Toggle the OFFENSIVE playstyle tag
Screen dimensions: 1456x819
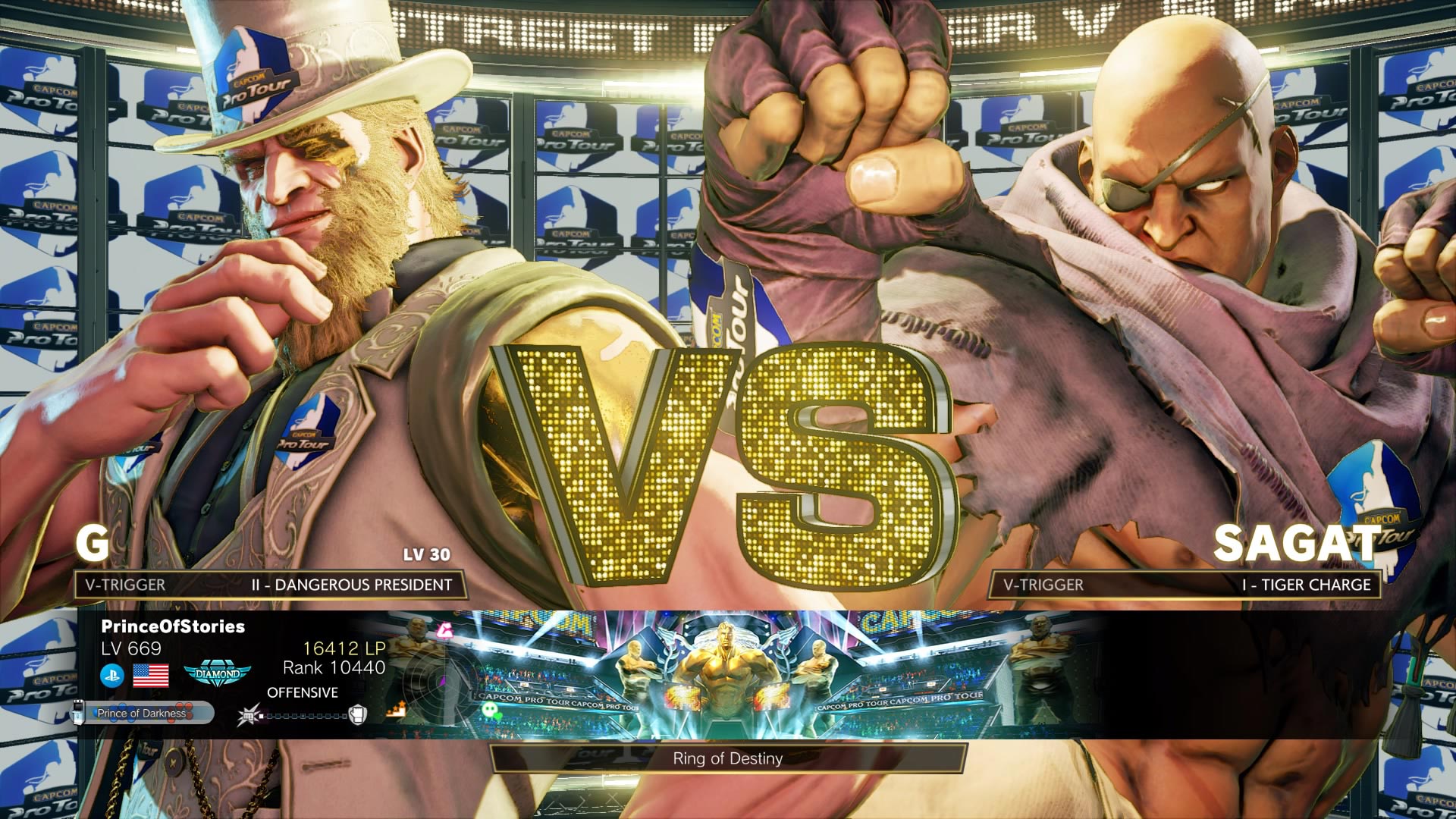(x=302, y=692)
